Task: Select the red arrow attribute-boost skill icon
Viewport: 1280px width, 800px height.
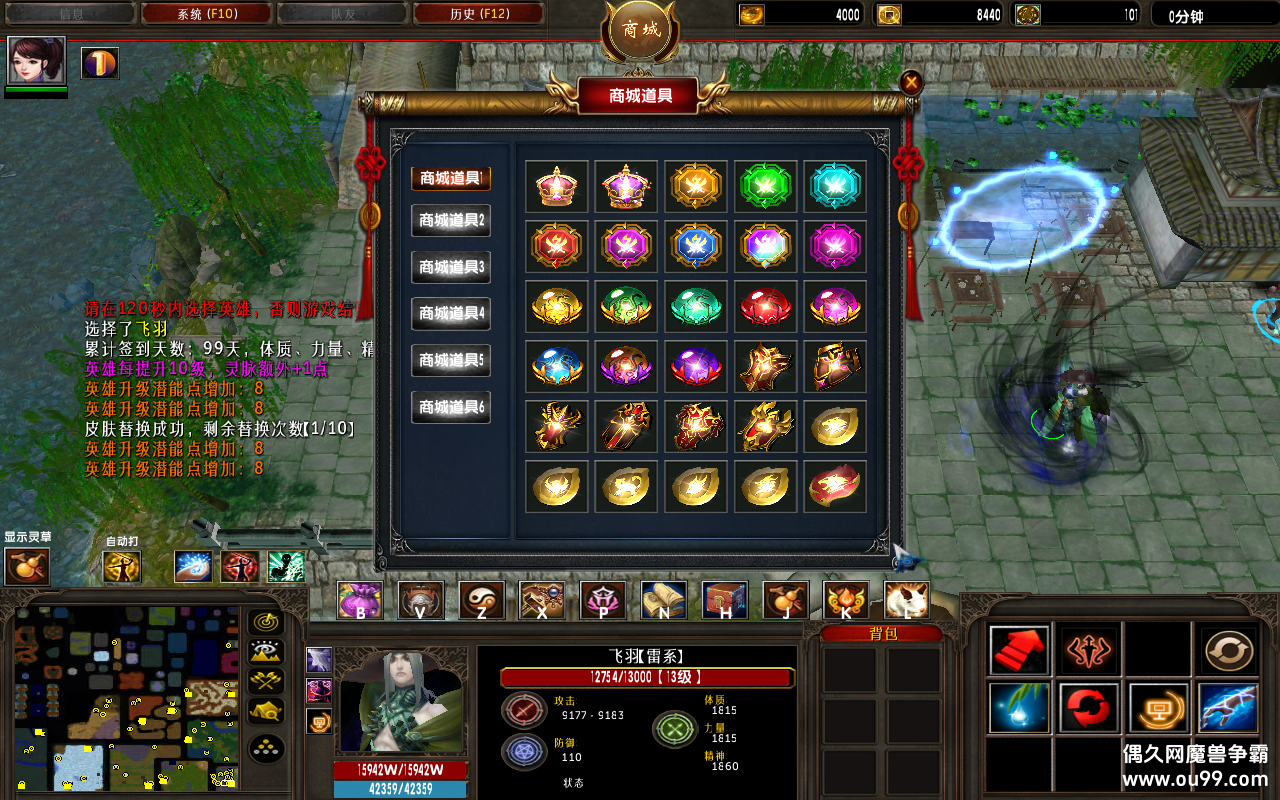Action: [x=1018, y=648]
